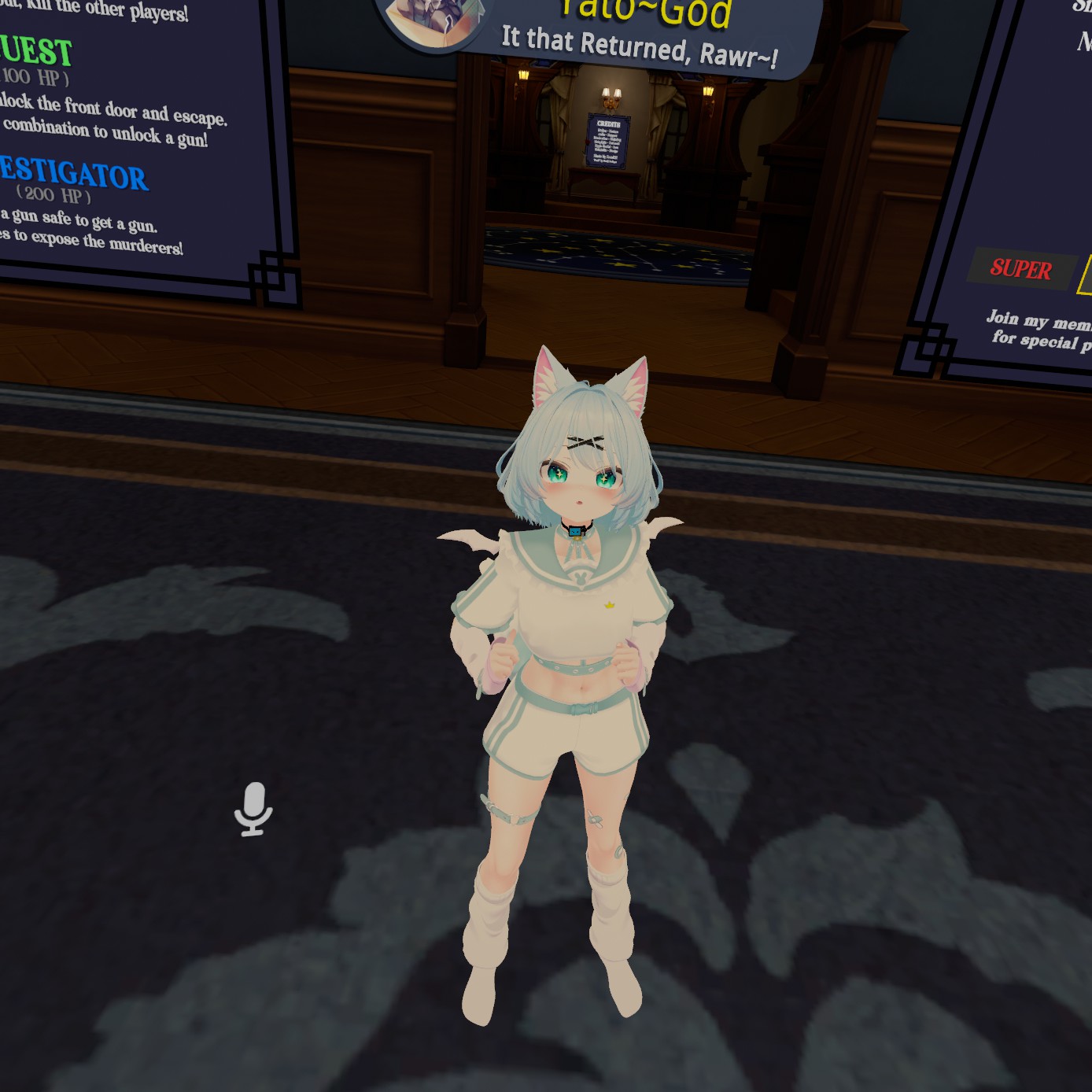1092x1092 pixels.
Task: Toggle the microphone mute icon
Action: pyautogui.click(x=253, y=808)
